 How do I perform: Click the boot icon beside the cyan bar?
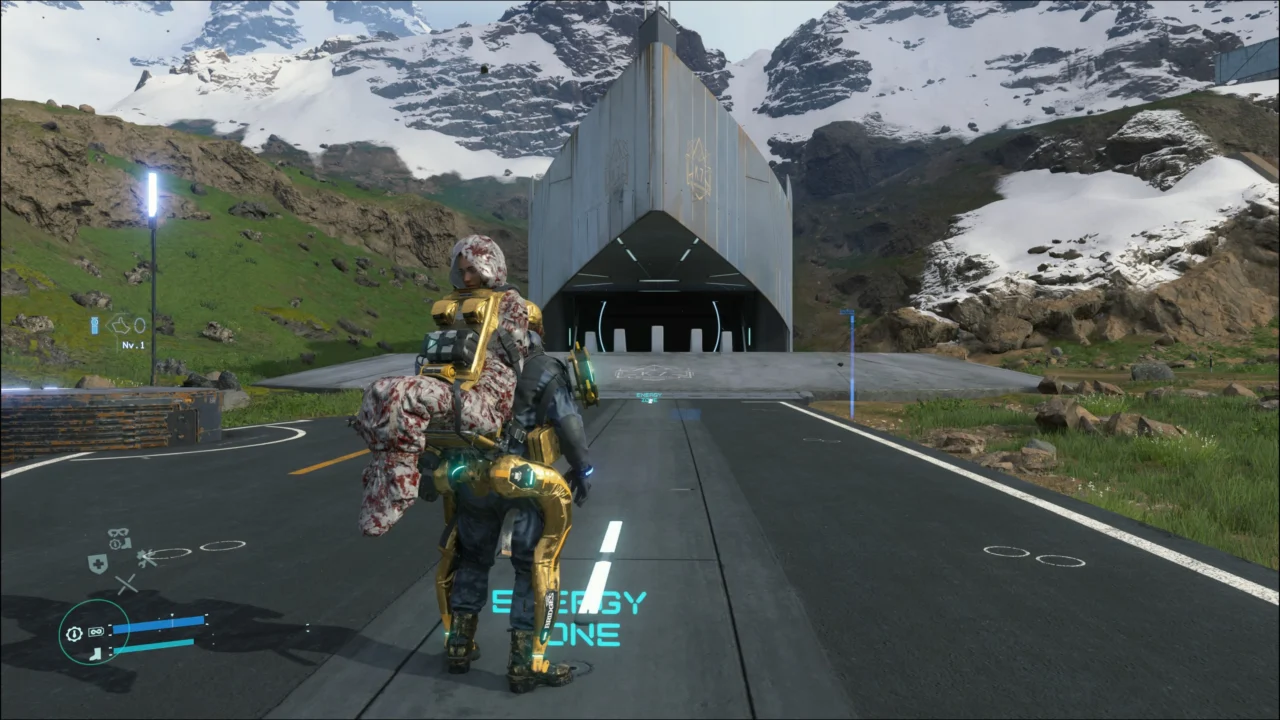96,653
